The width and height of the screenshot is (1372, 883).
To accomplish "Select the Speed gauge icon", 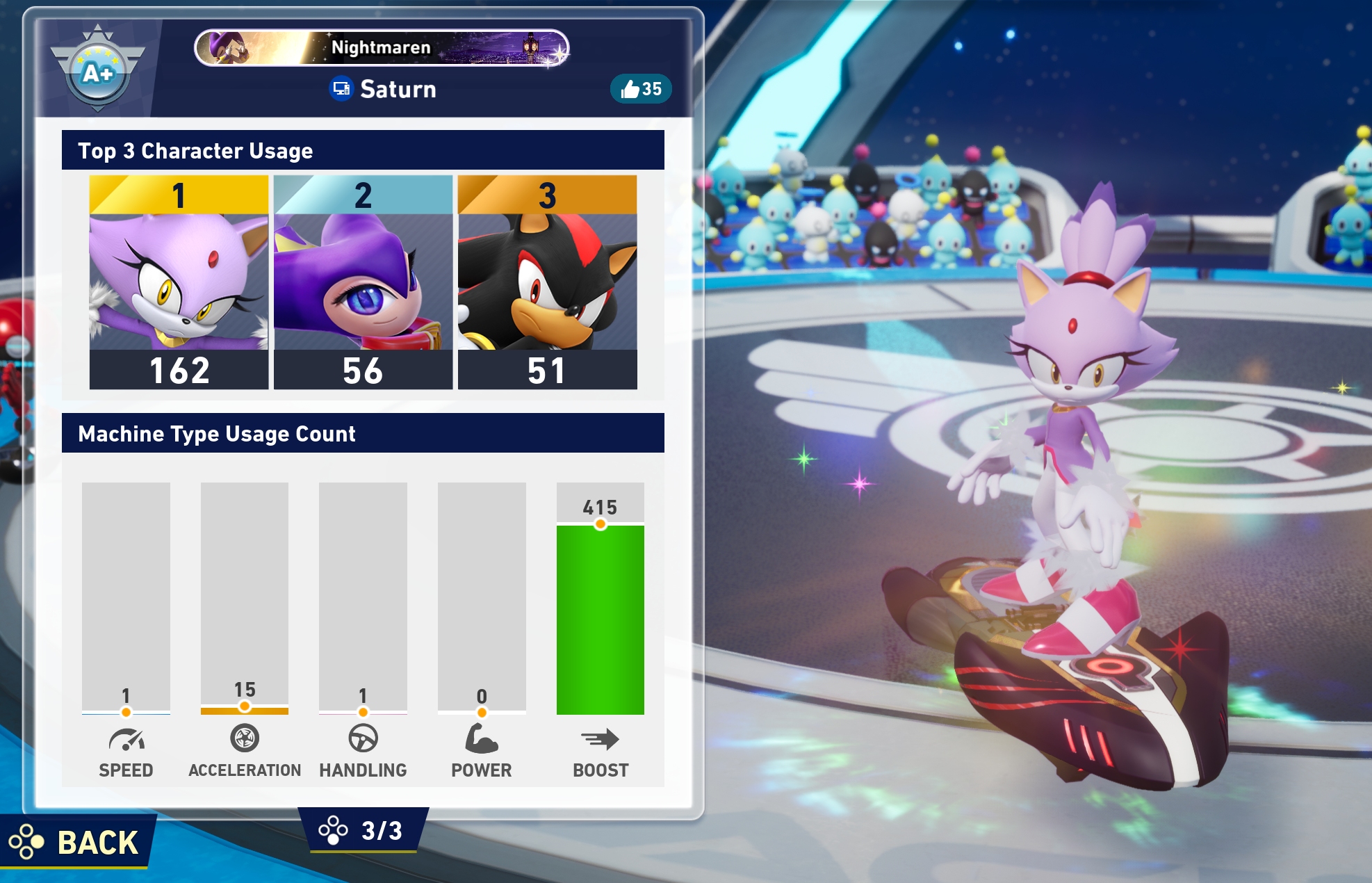I will 126,740.
